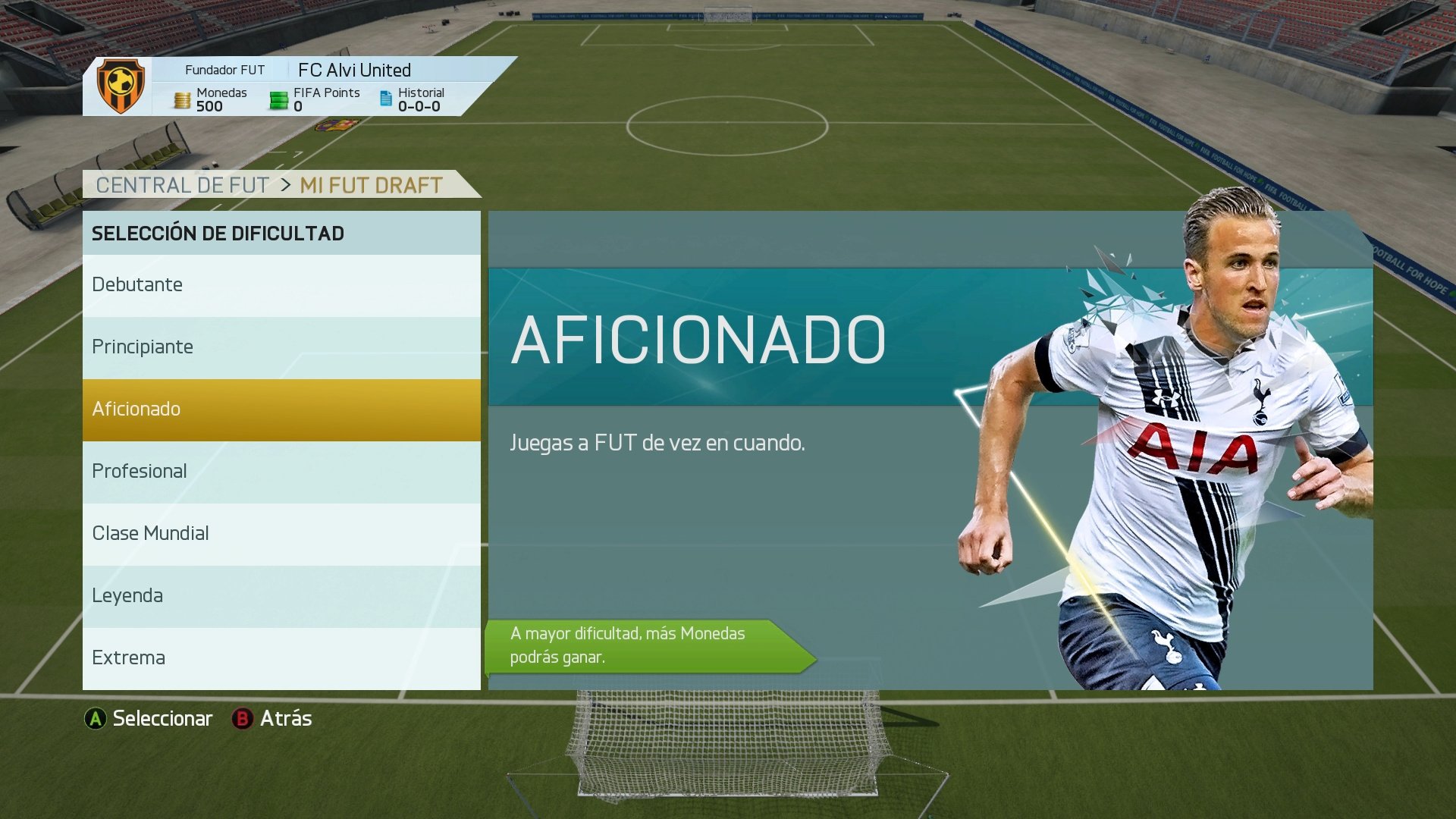Select the Monedas coin icon
This screenshot has width=1456, height=819.
pos(184,99)
